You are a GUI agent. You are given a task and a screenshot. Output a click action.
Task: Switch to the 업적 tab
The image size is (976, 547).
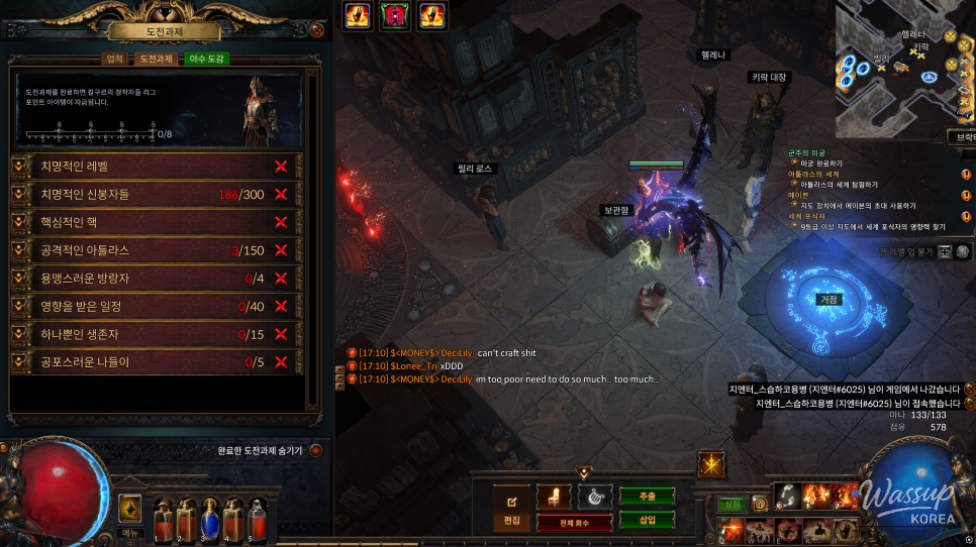click(x=115, y=59)
